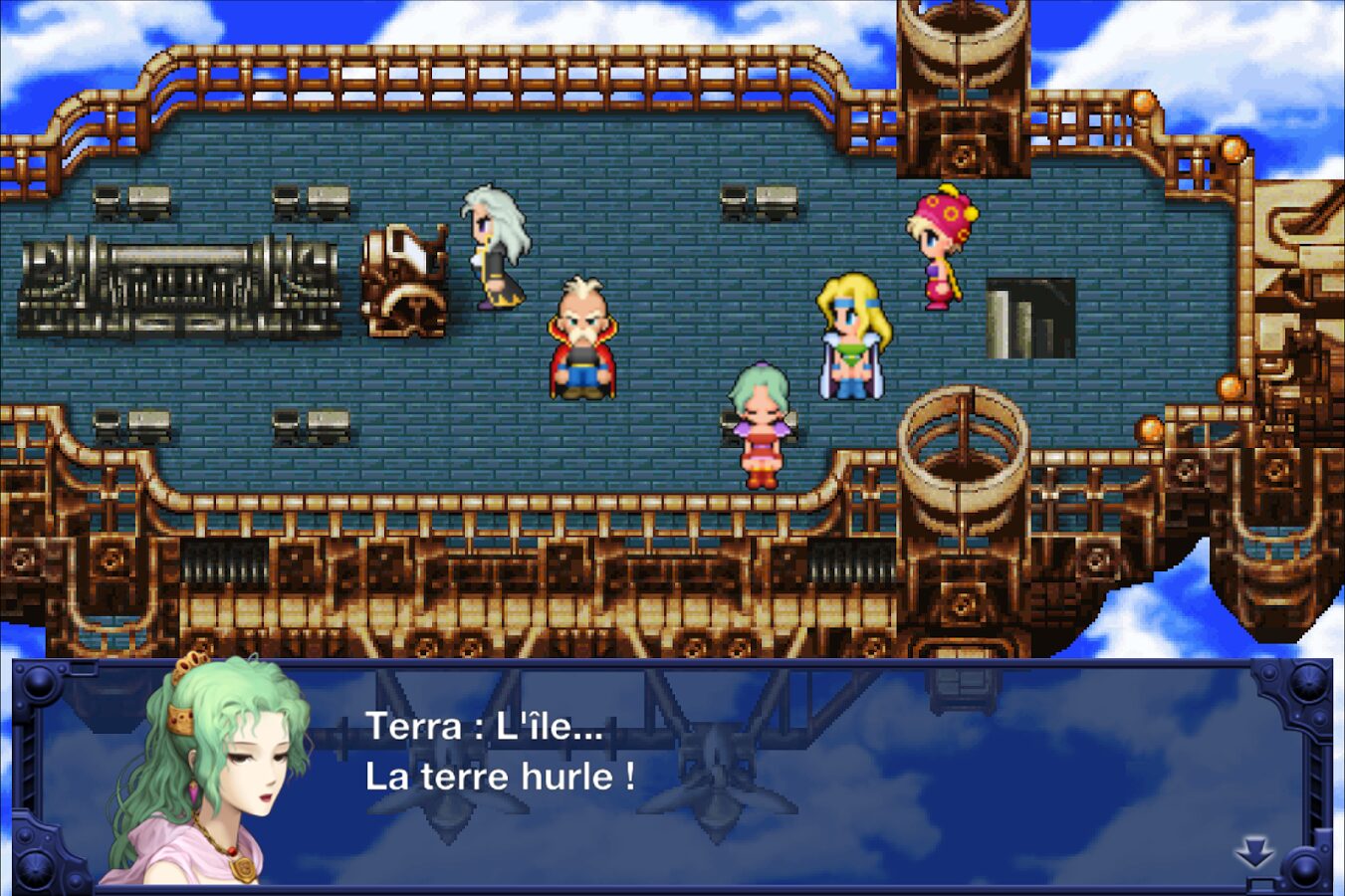Tap the dialogue advance arrow

(x=1254, y=853)
